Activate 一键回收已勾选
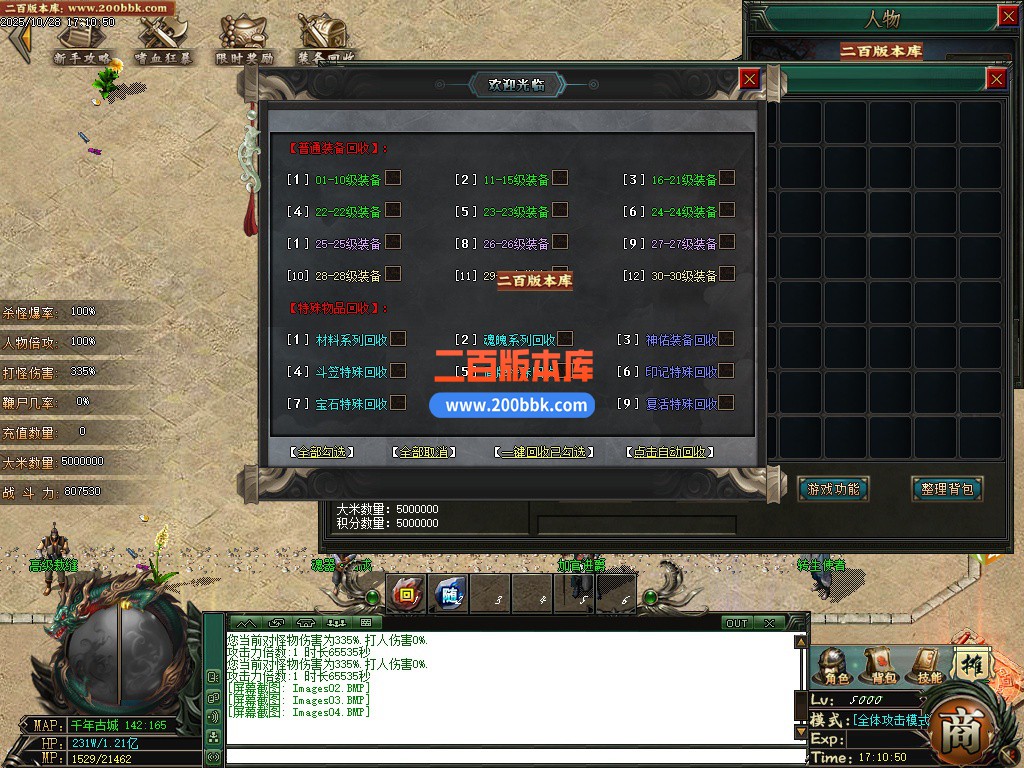This screenshot has height=768, width=1024. tap(544, 452)
